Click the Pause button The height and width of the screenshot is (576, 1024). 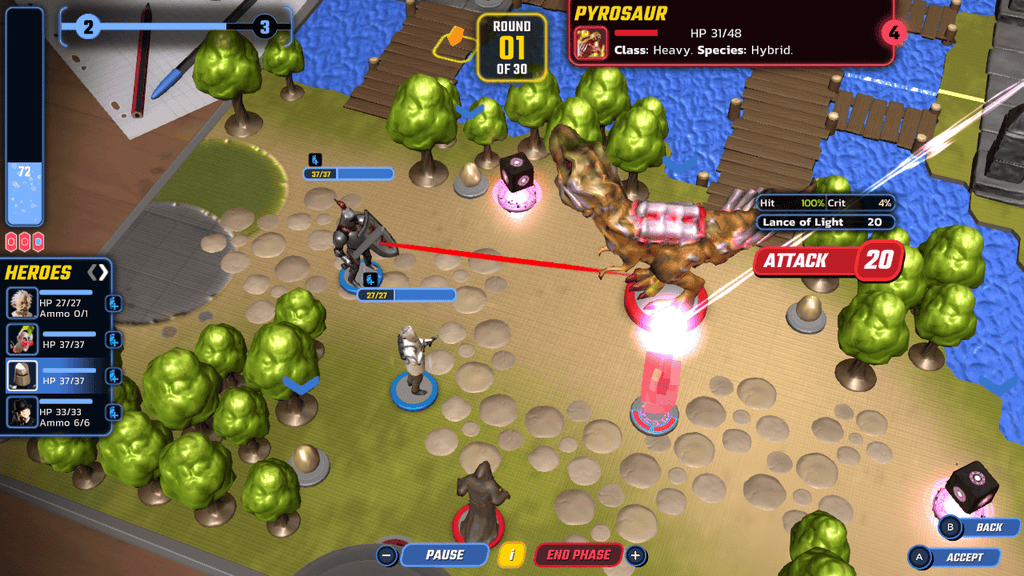(444, 555)
